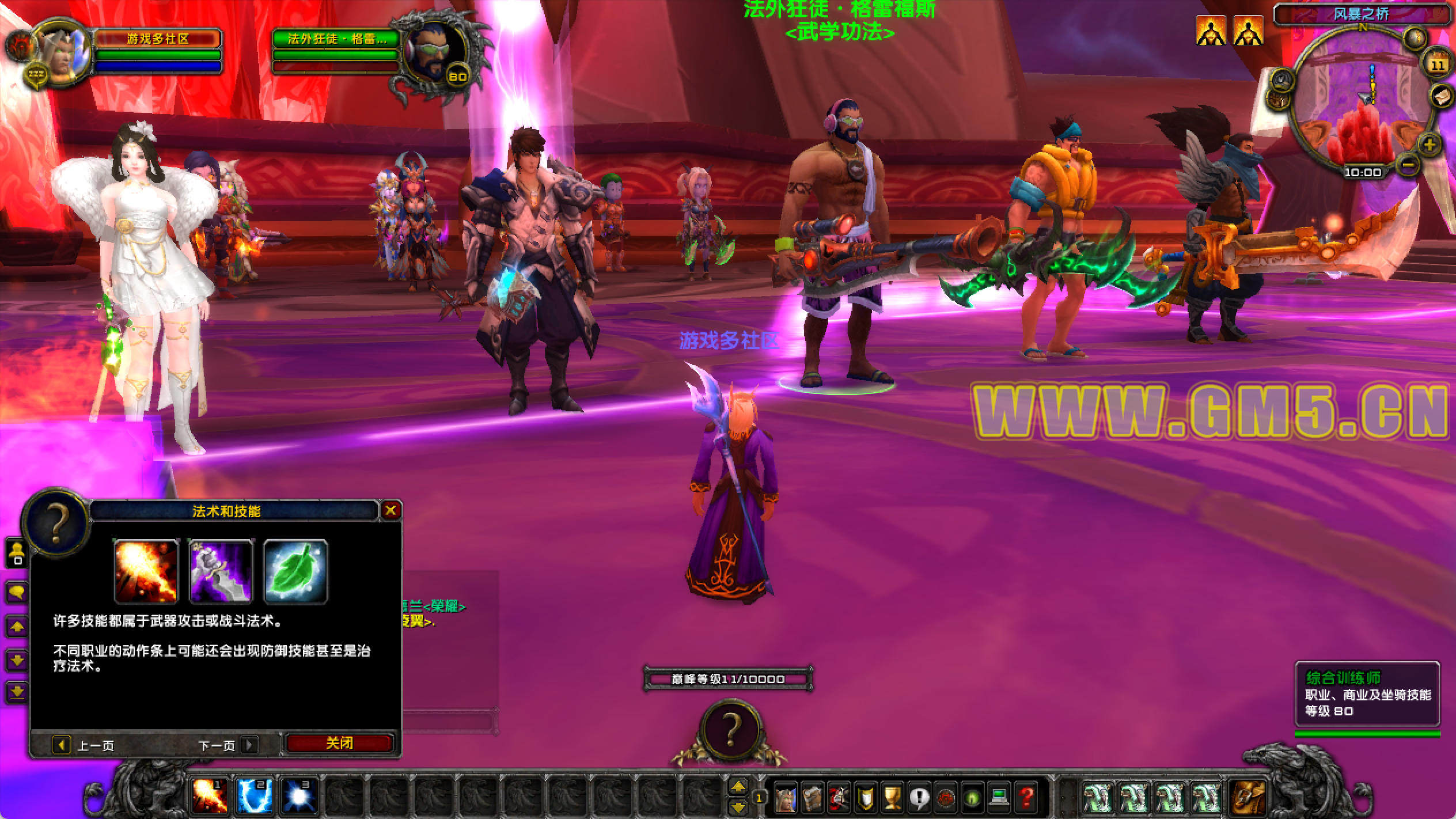Zoom out the minimap with the minus button
Image resolution: width=1456 pixels, height=819 pixels.
tap(1408, 165)
